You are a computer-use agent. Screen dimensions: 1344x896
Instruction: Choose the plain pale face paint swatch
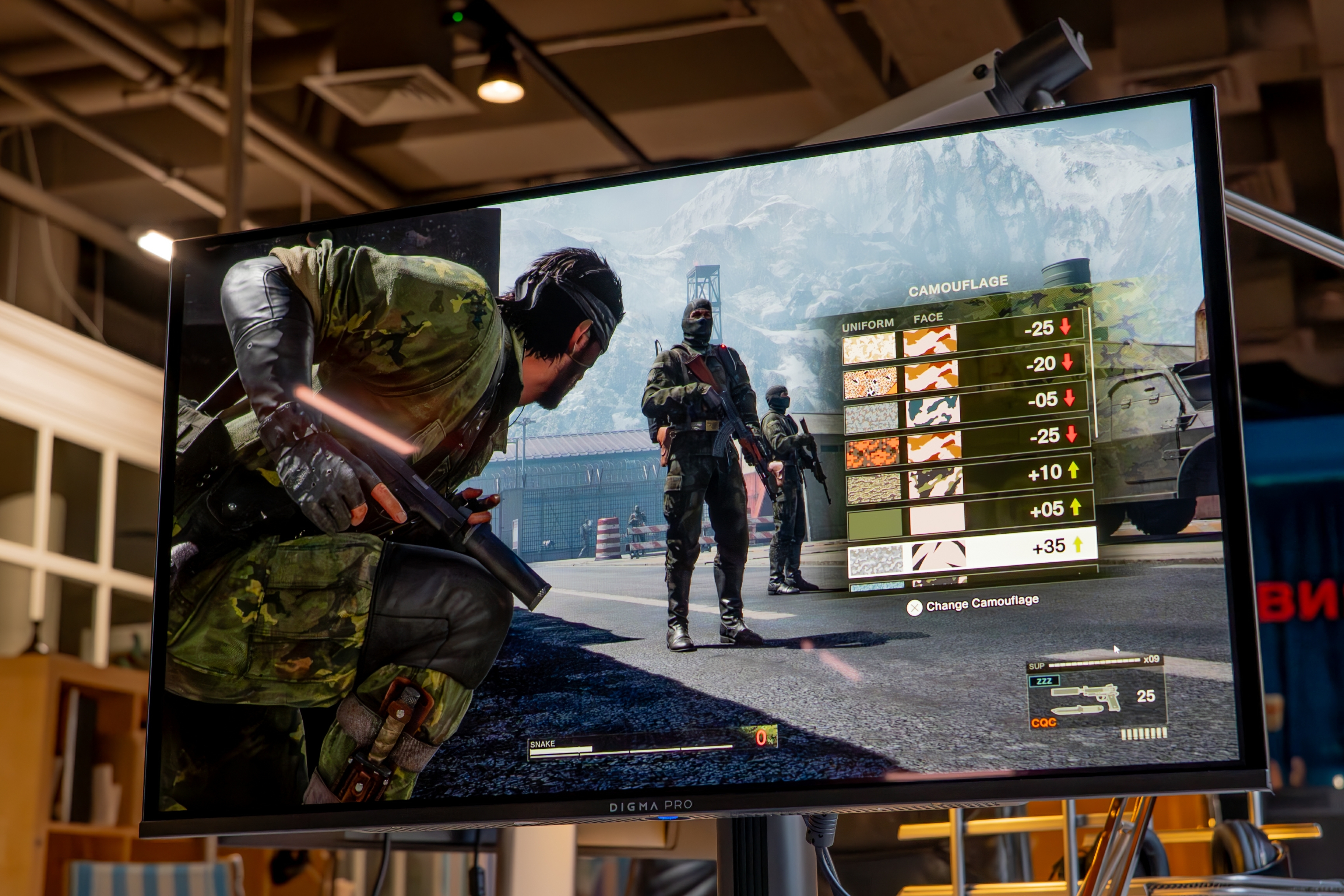(937, 518)
